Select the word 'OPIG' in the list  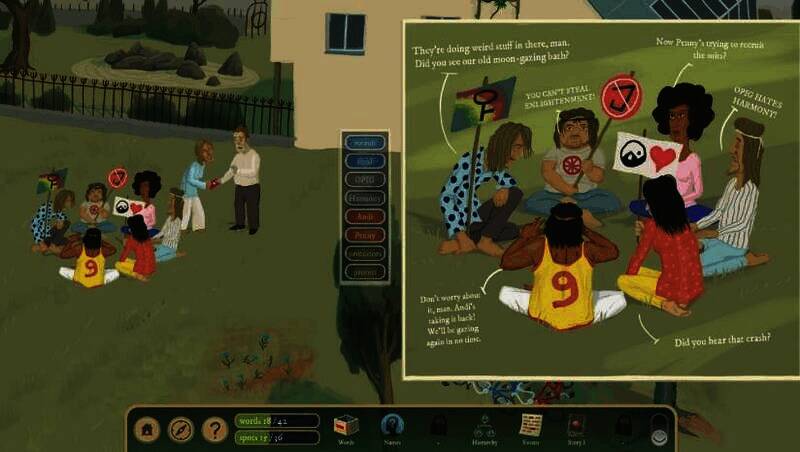(x=364, y=179)
